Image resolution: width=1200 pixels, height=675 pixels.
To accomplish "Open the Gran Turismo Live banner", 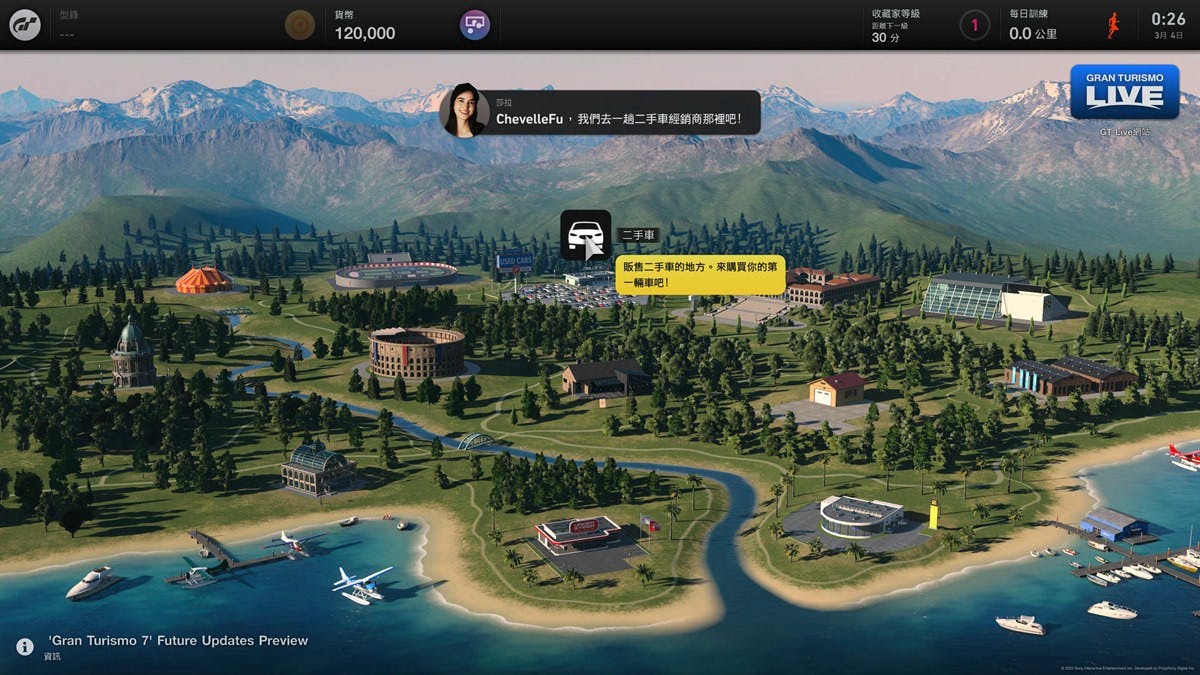I will point(1124,93).
